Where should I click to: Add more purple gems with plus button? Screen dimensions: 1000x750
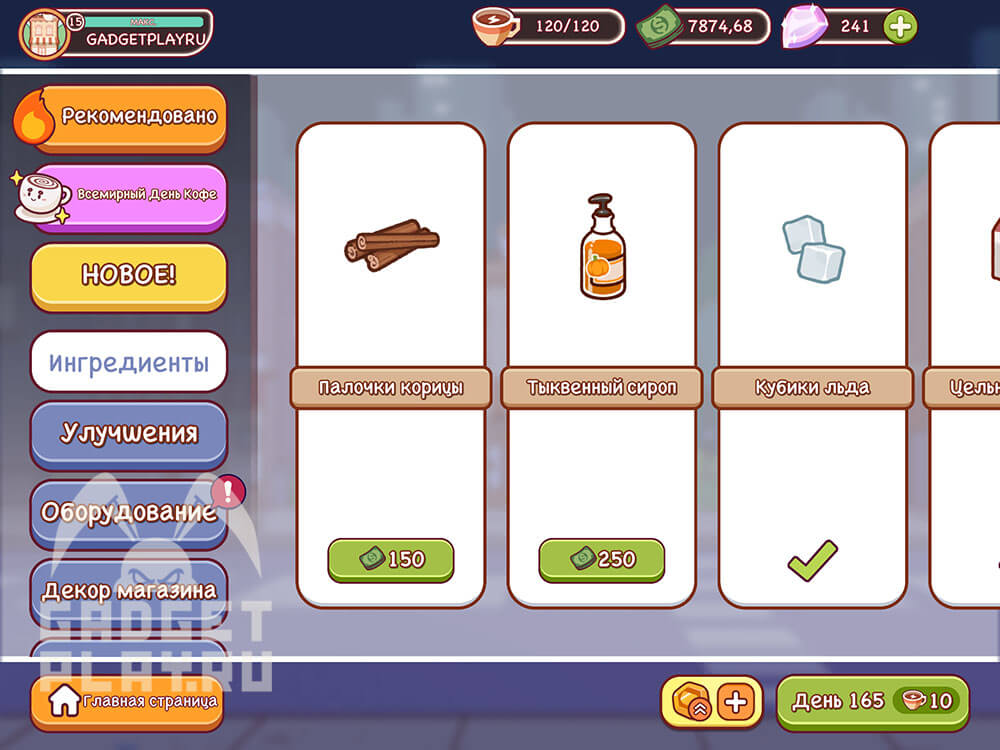pos(900,27)
